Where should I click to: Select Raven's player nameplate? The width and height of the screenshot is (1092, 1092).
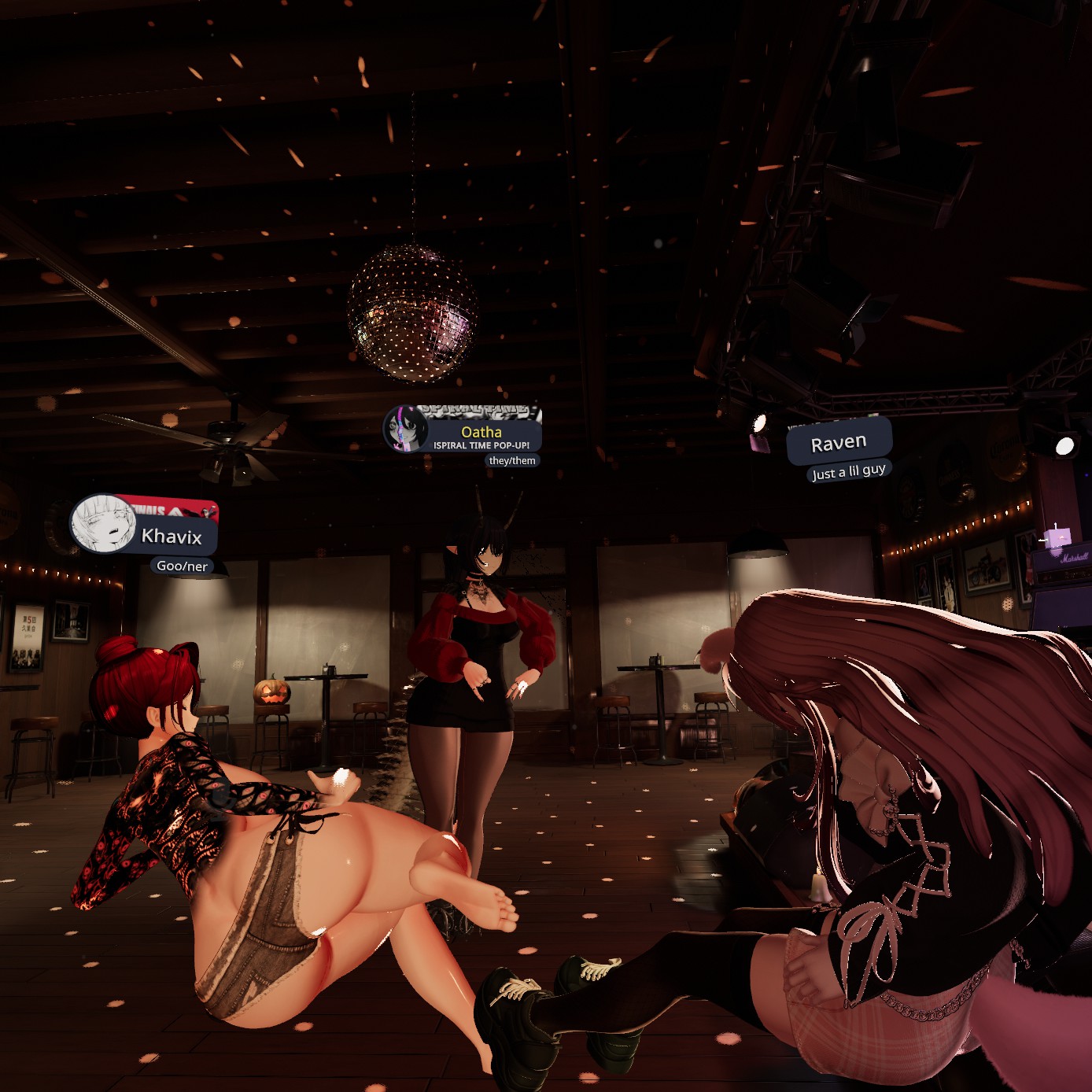[839, 443]
